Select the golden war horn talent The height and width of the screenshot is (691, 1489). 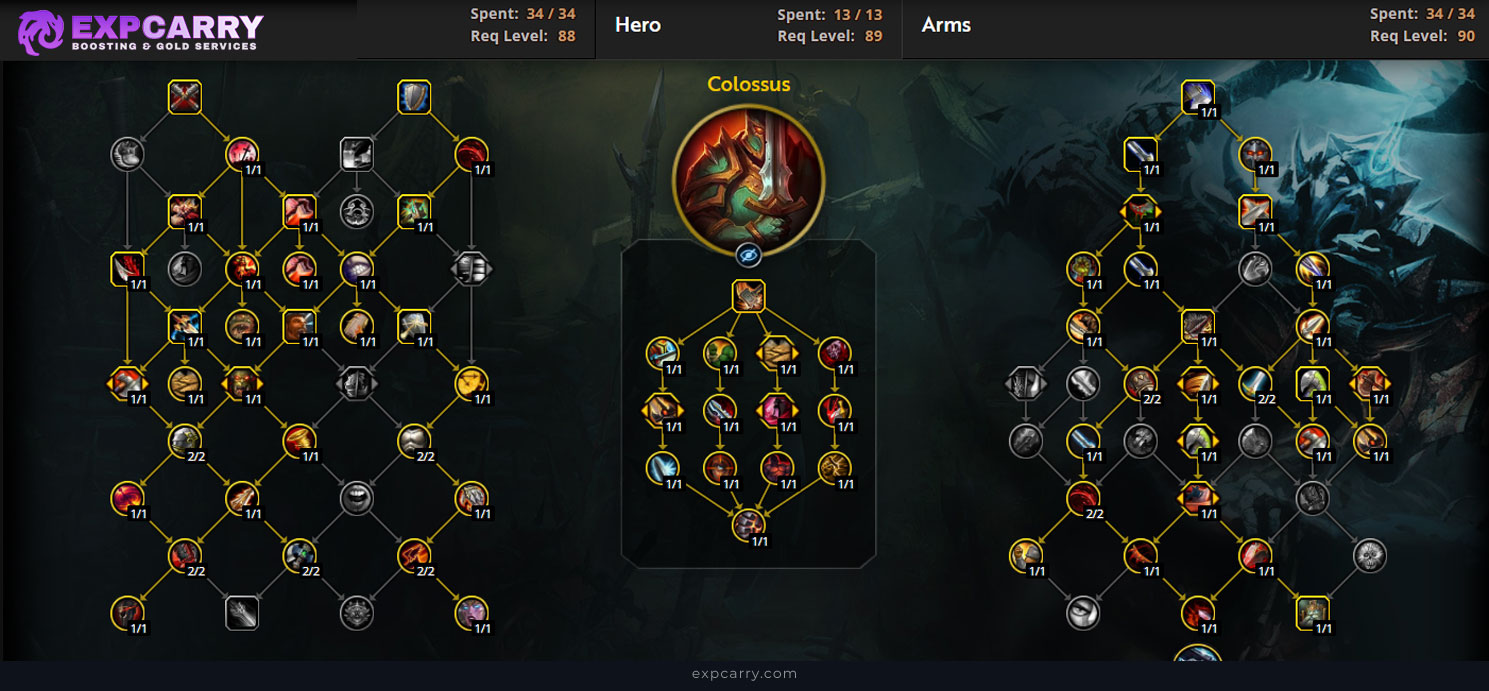click(300, 440)
